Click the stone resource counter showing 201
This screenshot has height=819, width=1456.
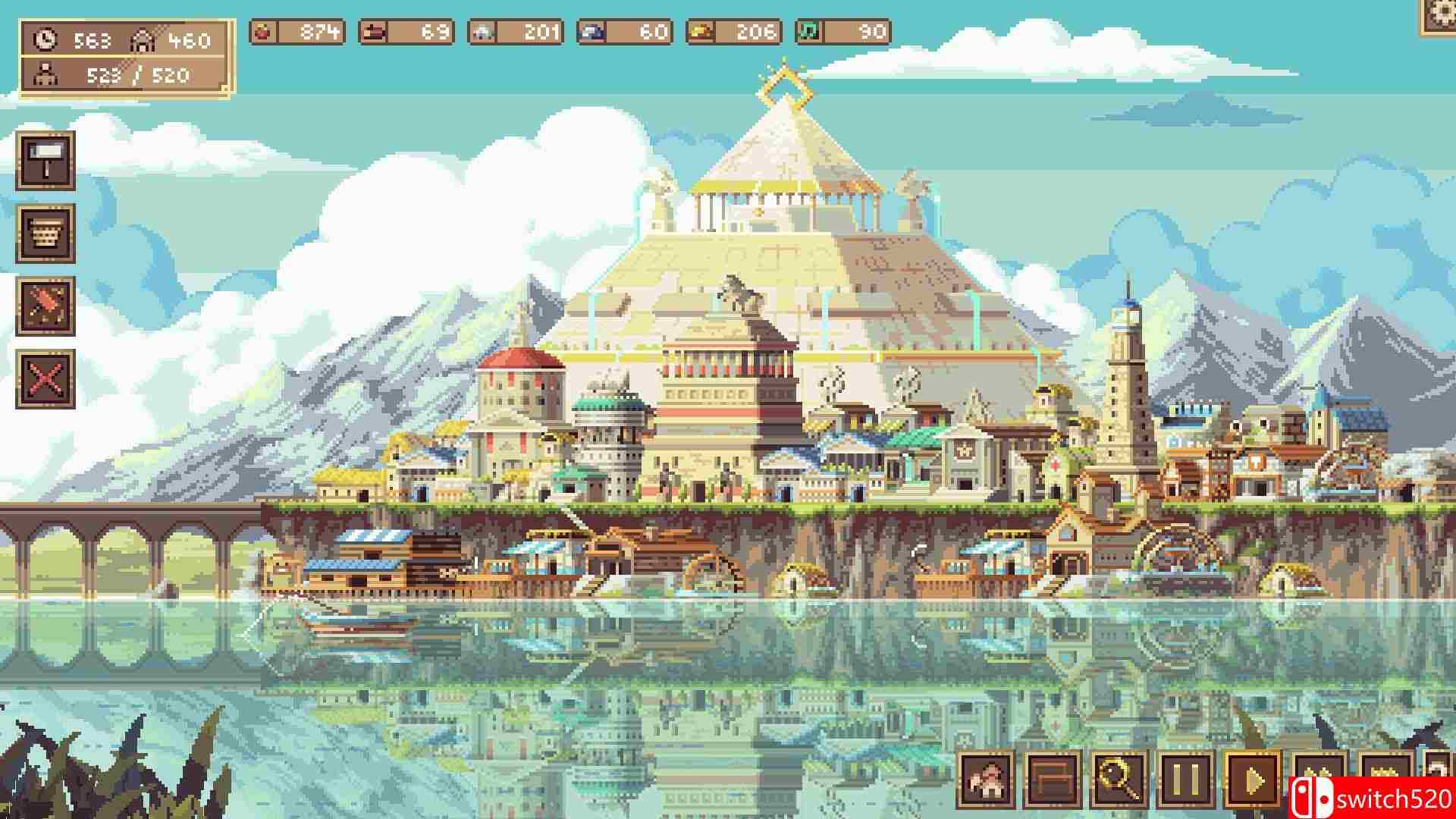pyautogui.click(x=516, y=32)
